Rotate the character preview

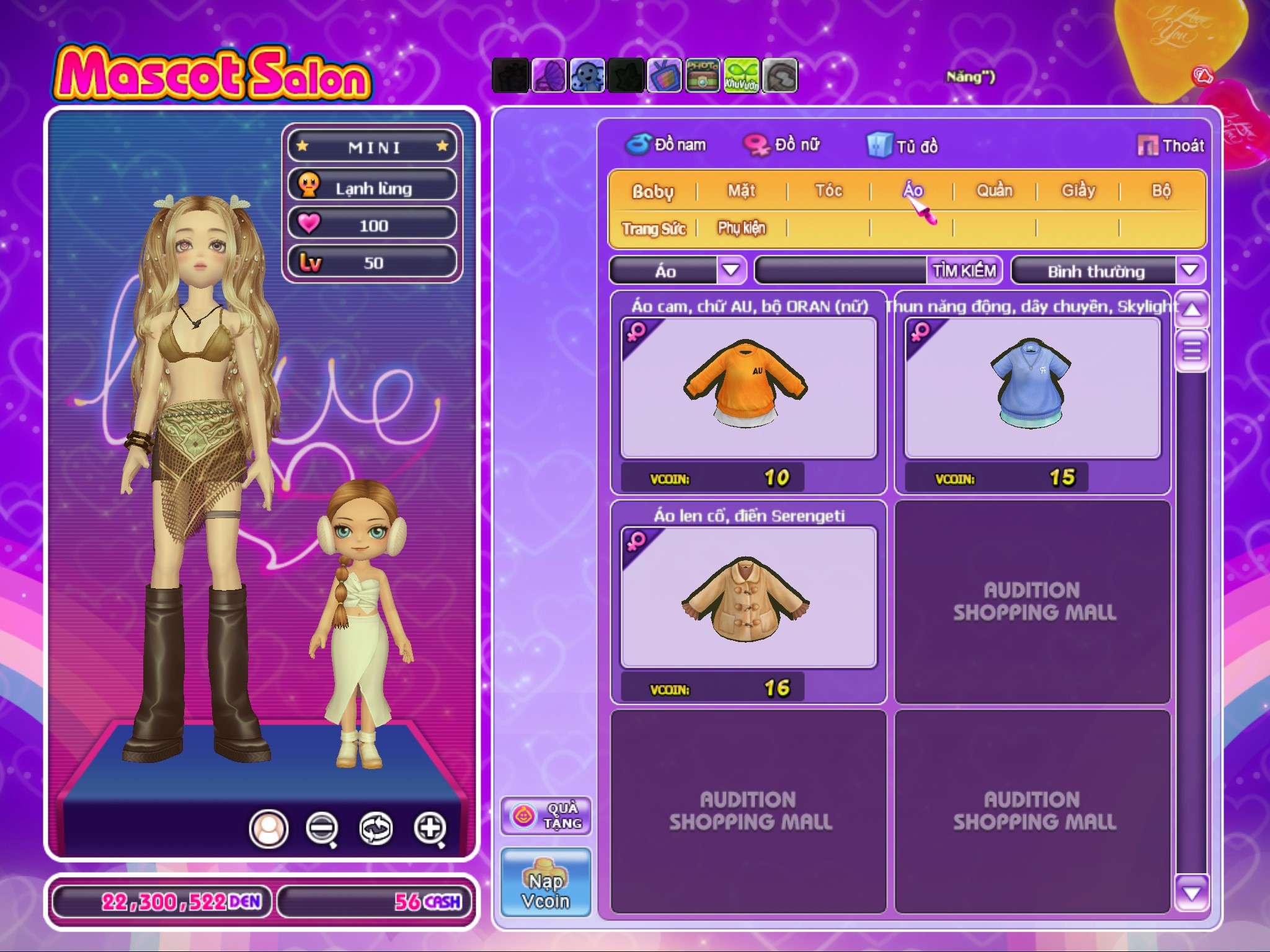click(376, 828)
